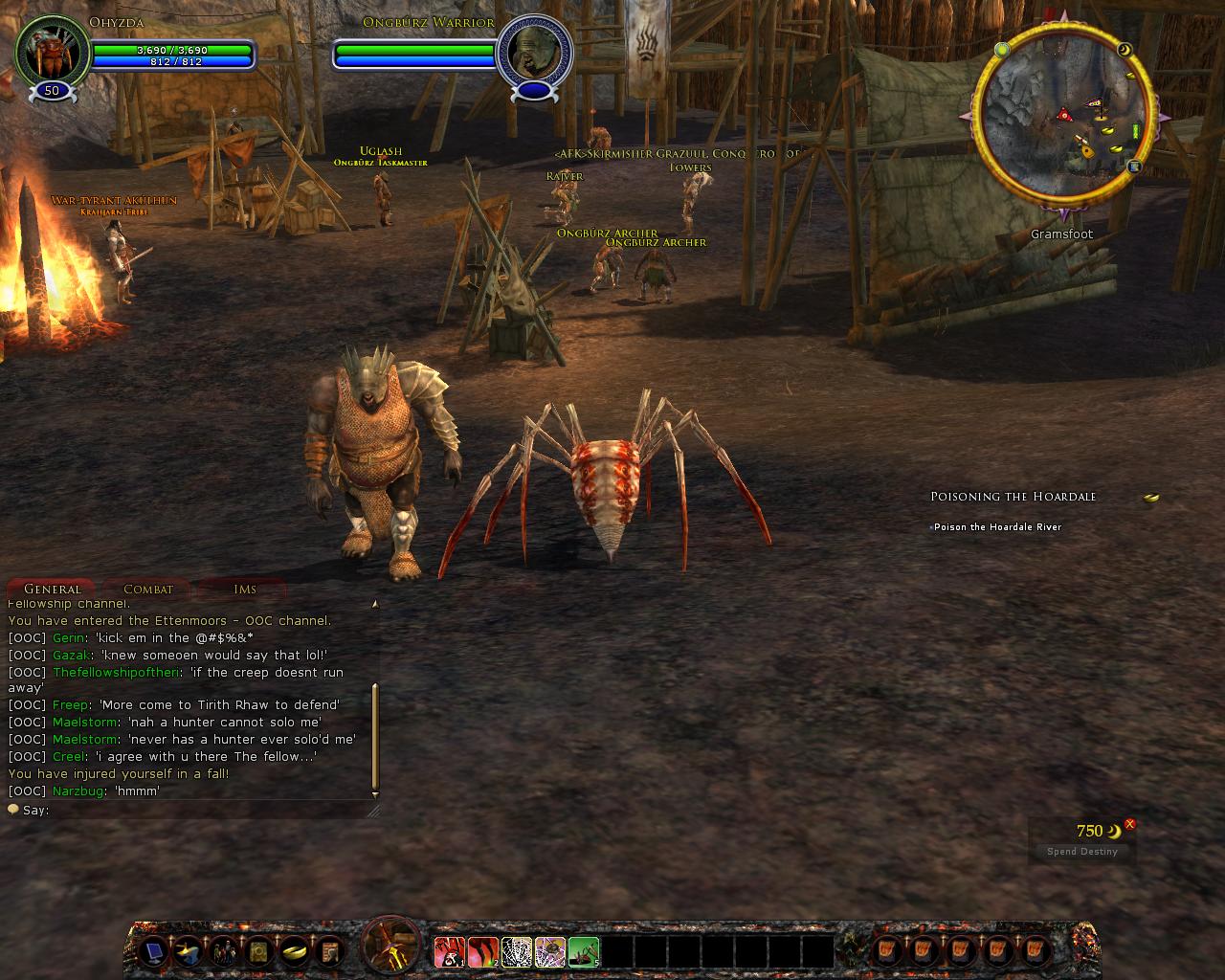Screen dimensions: 1225x980
Task: Open the Say channel bubble selector
Action: (11, 809)
